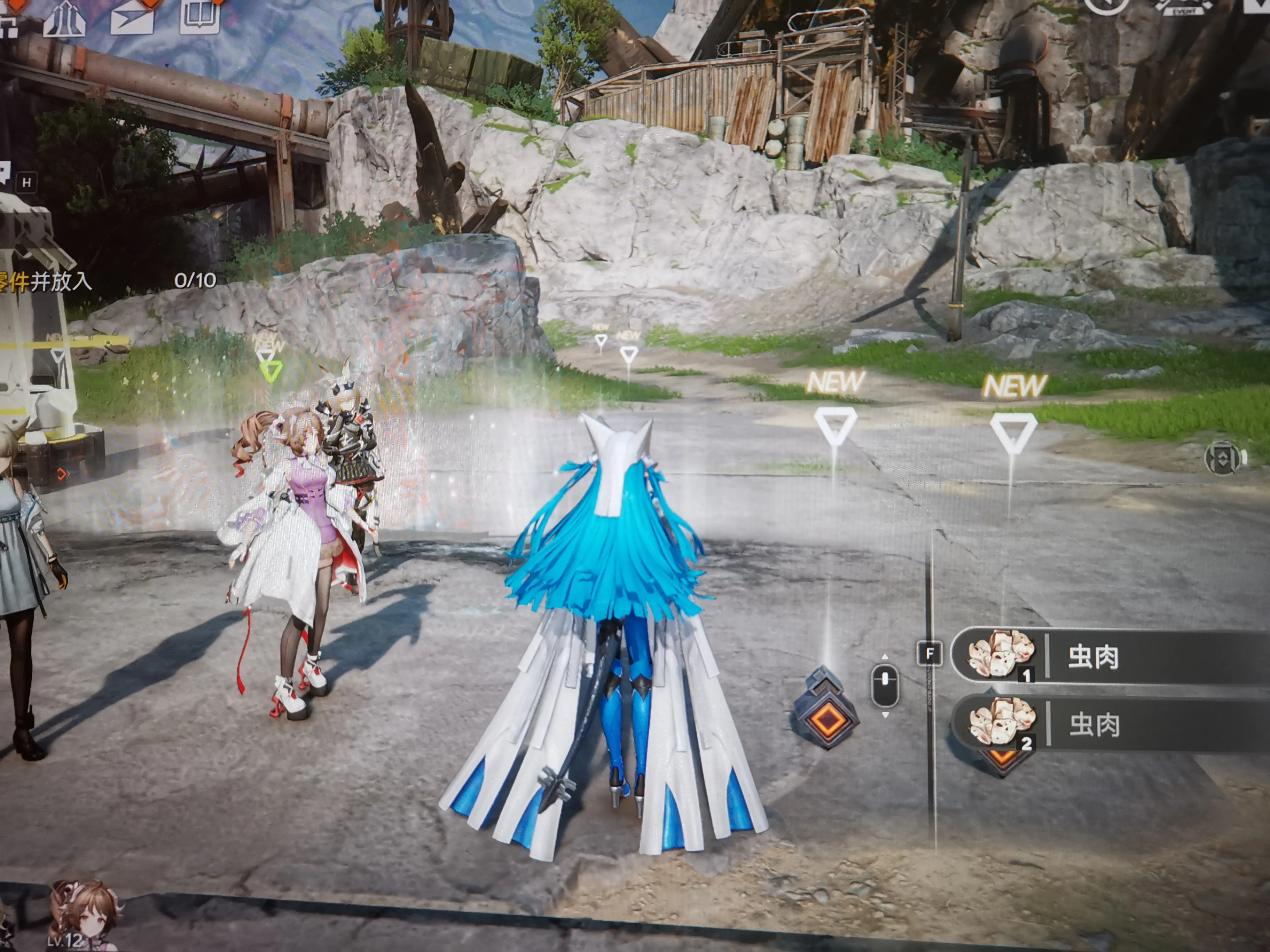Select the quest objective tracker with 0/10
This screenshot has width=1270, height=952.
[x=103, y=281]
